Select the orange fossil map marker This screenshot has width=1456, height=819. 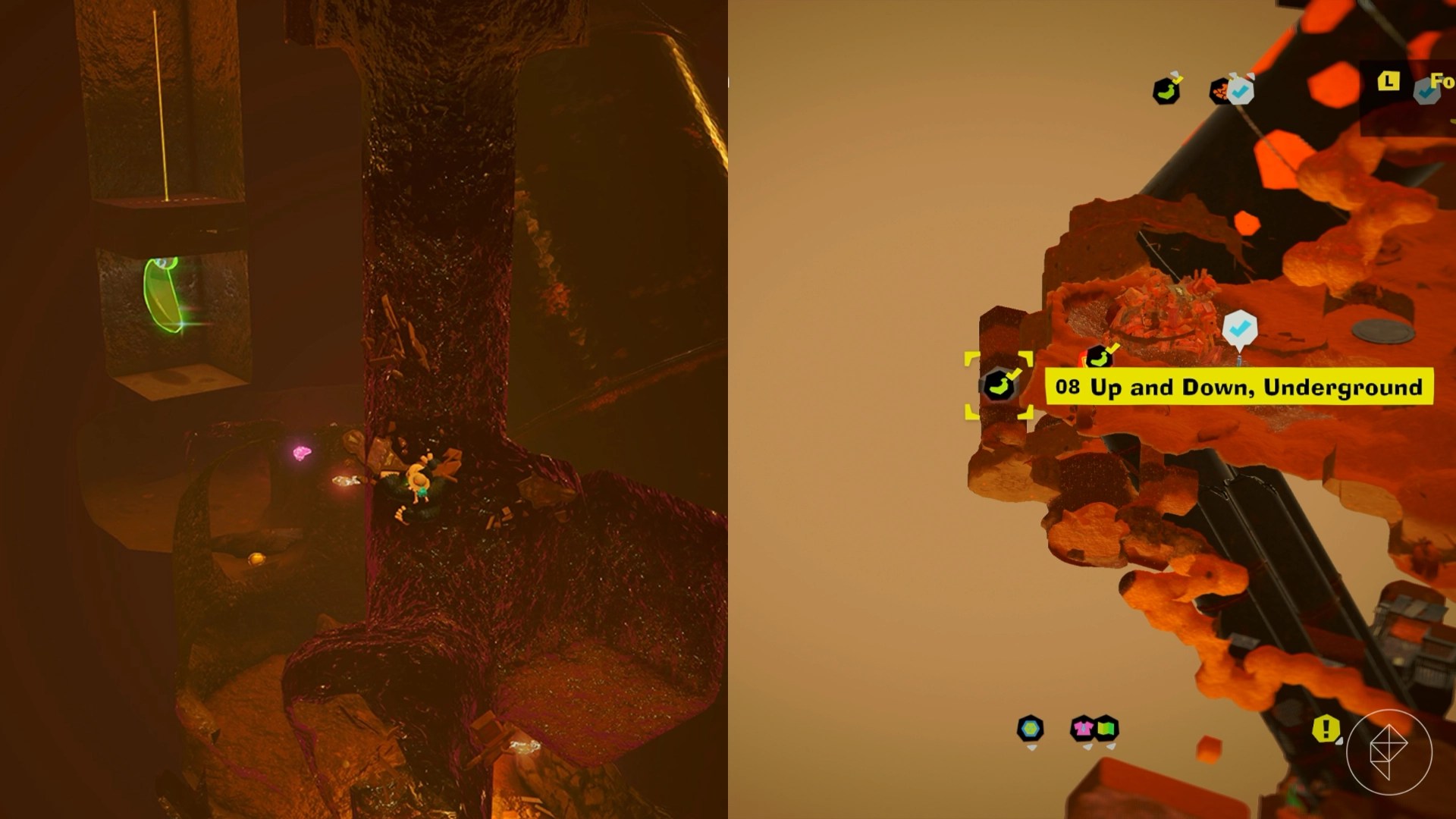(1220, 92)
